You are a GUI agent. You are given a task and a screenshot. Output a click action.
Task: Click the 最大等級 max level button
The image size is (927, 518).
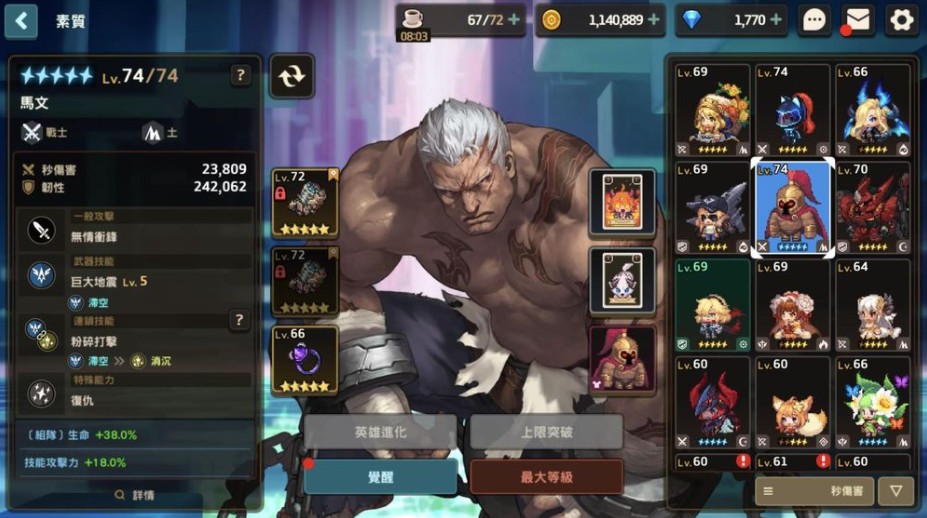[x=546, y=477]
